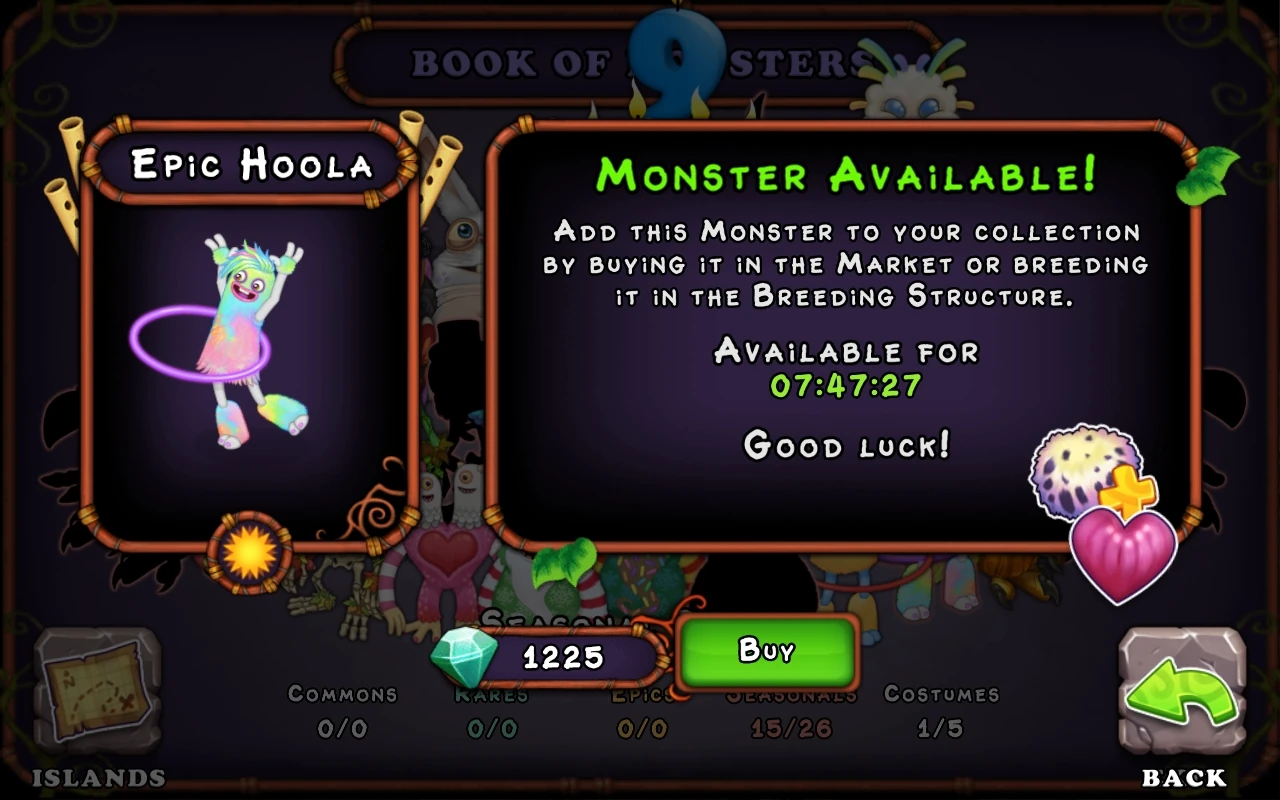Click the Book of Monsters header banner
This screenshot has width=1280, height=800.
(x=640, y=62)
